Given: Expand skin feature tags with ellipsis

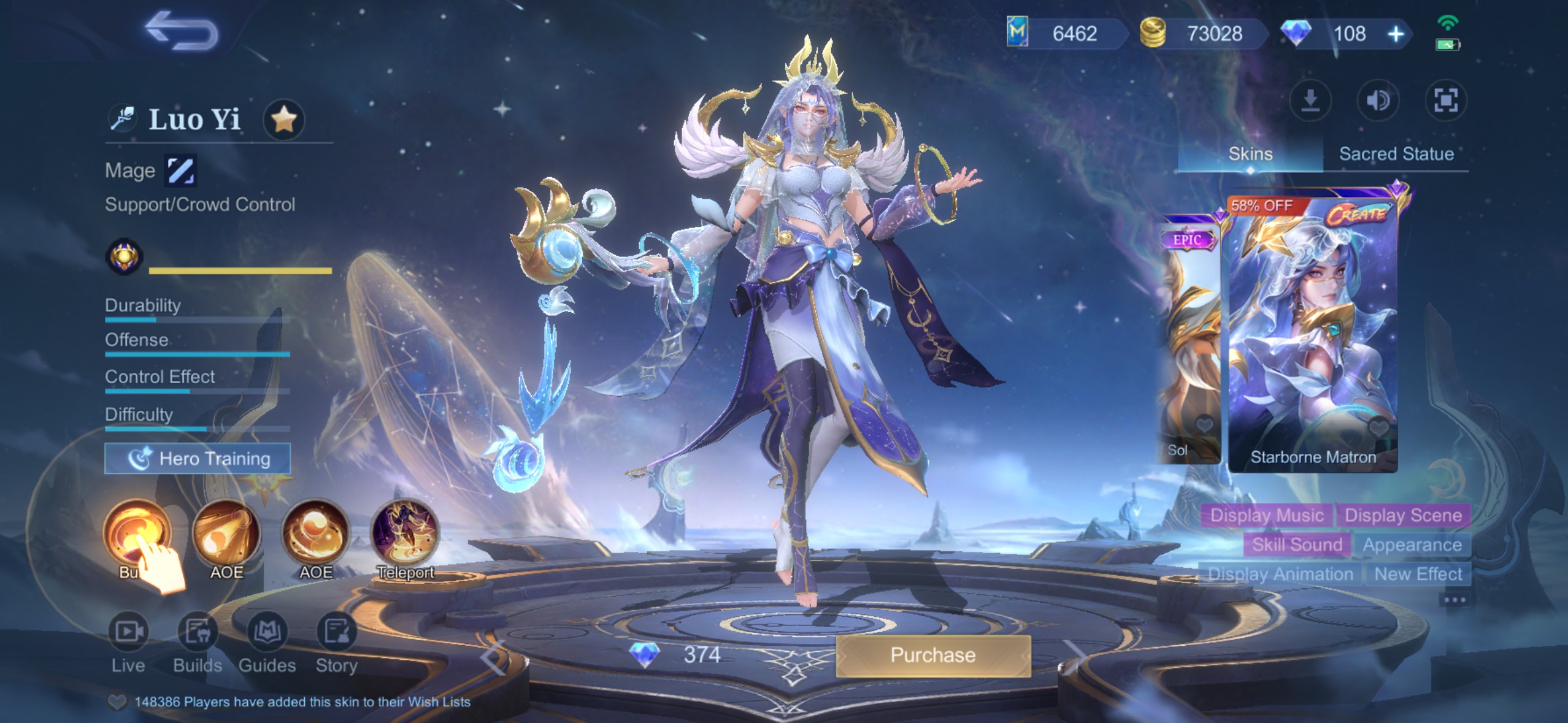Looking at the screenshot, I should 1455,600.
